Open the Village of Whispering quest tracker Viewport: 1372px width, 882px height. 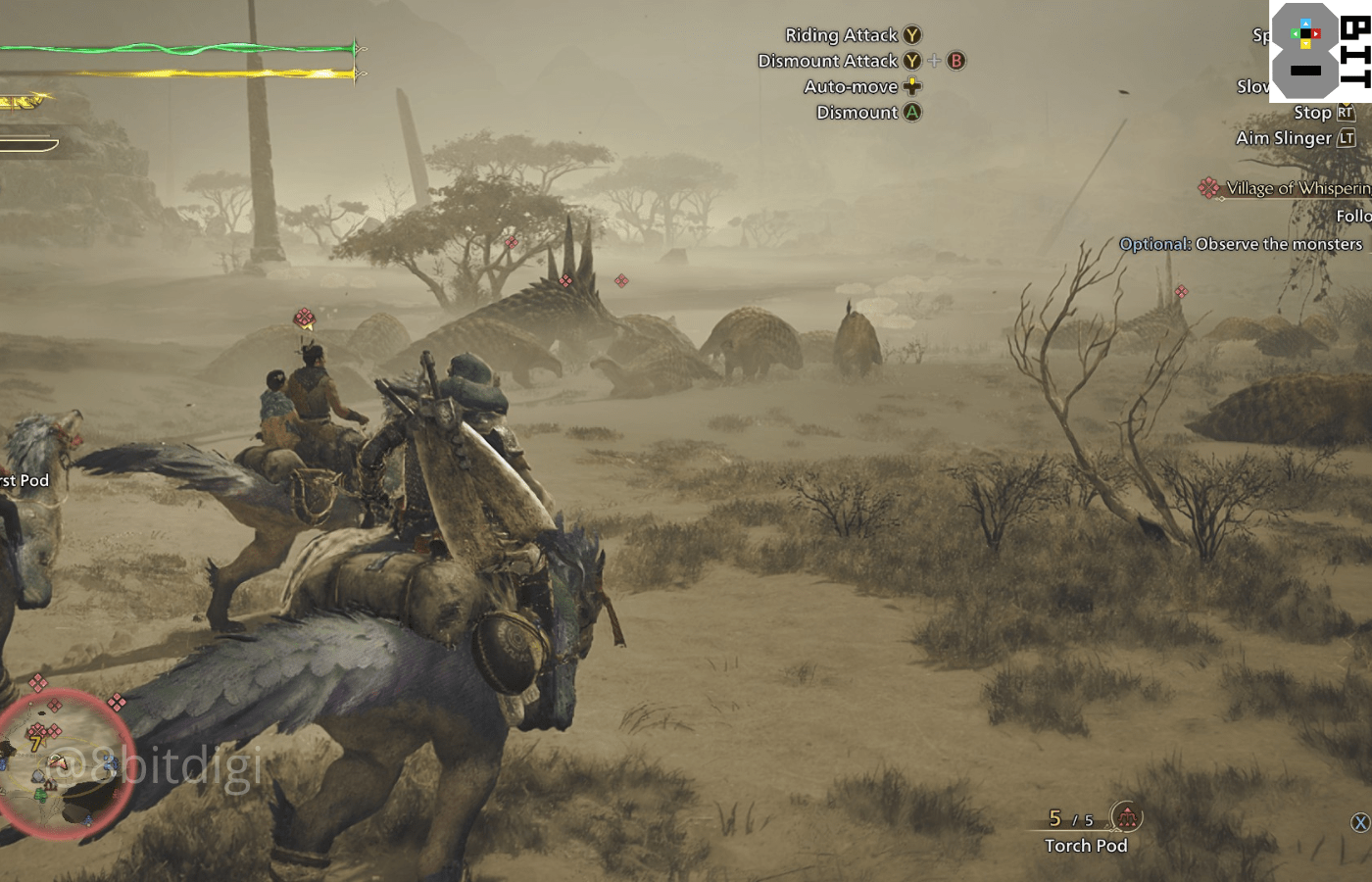[1296, 188]
